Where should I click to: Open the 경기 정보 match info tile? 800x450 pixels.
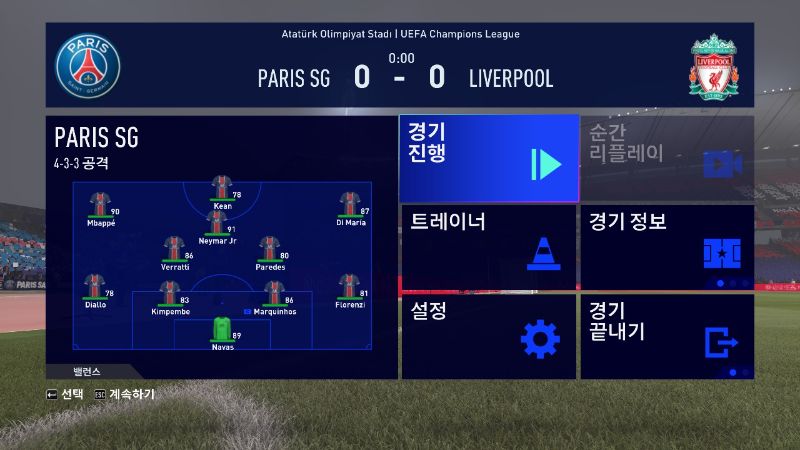point(667,247)
